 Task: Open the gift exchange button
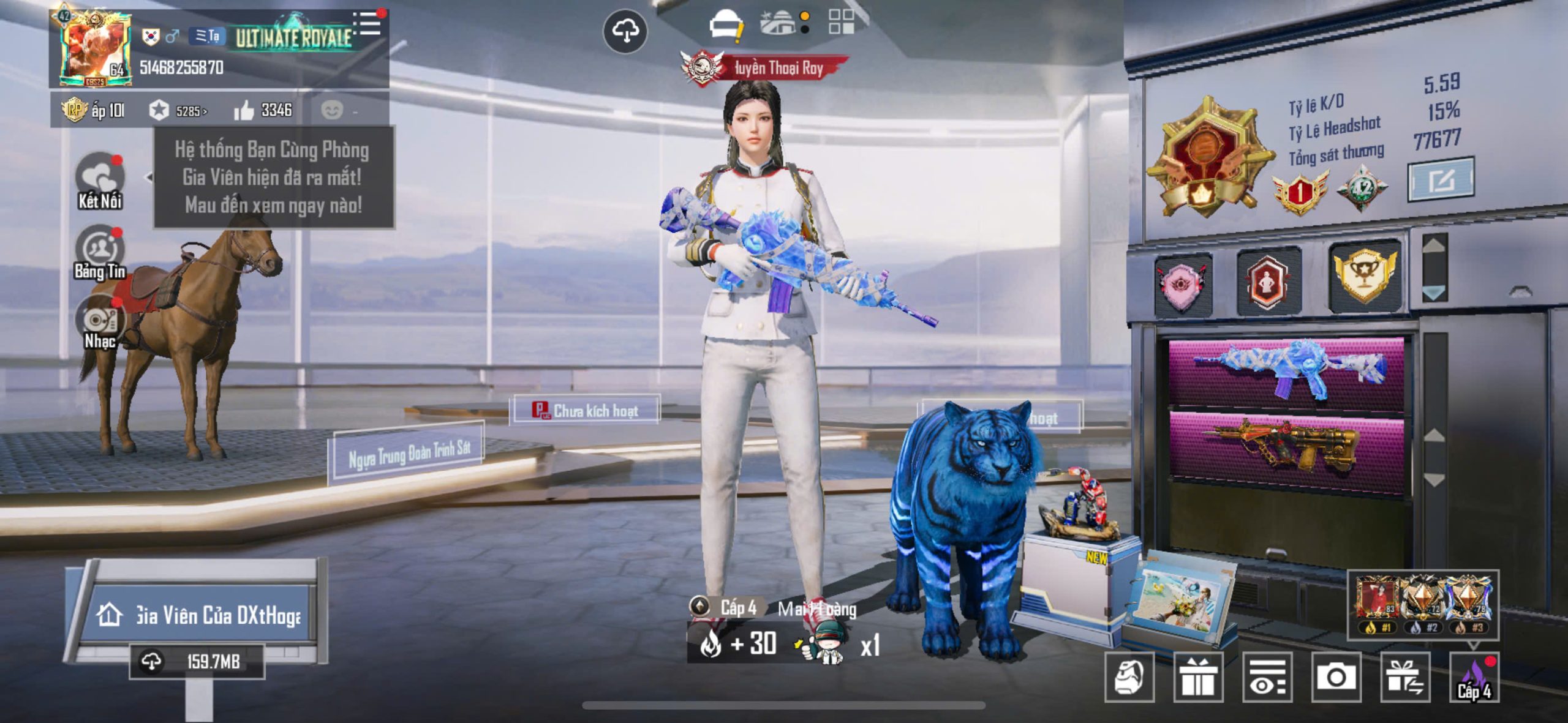(1405, 676)
